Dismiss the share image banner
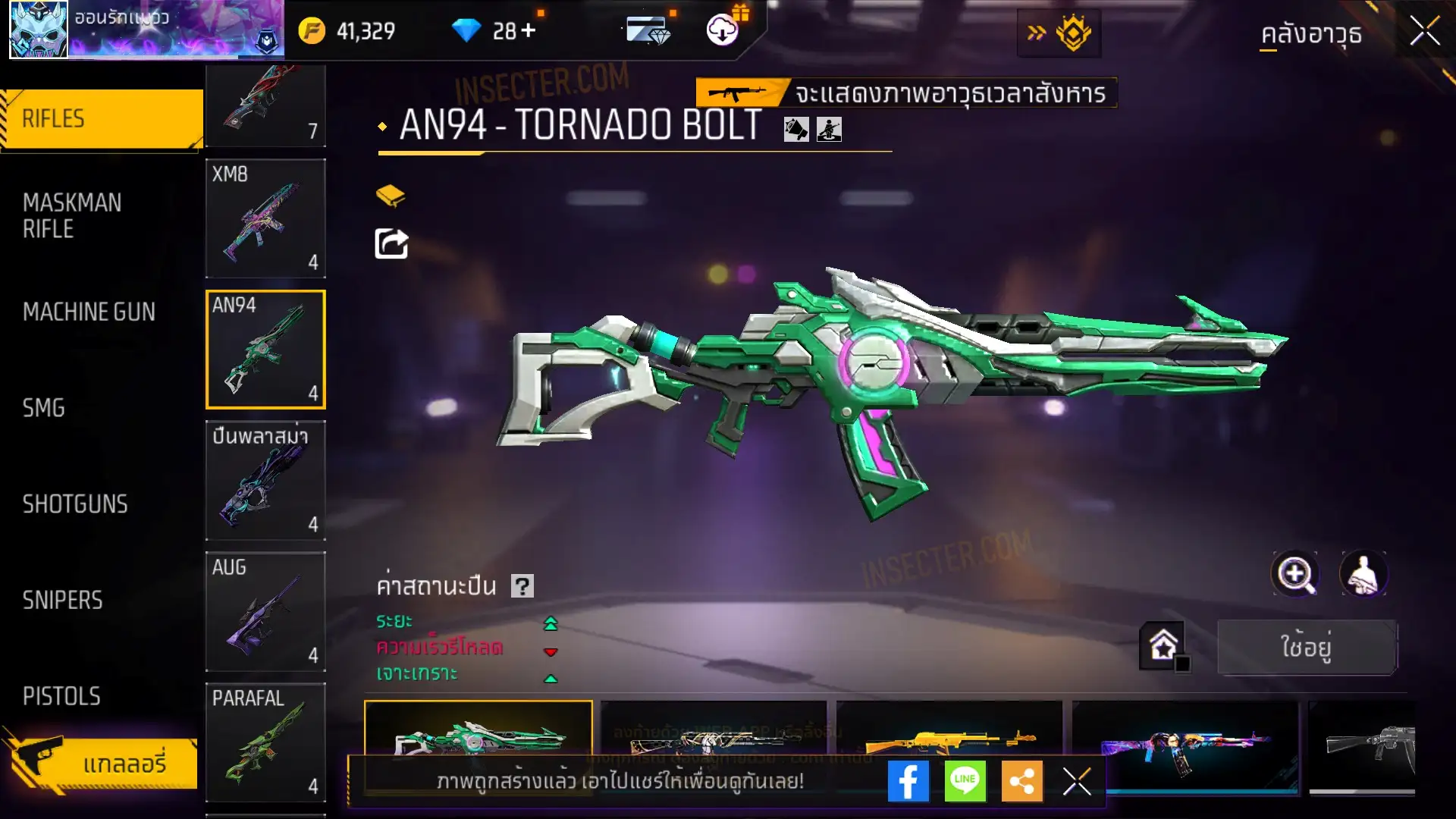The image size is (1456, 819). coord(1076,781)
